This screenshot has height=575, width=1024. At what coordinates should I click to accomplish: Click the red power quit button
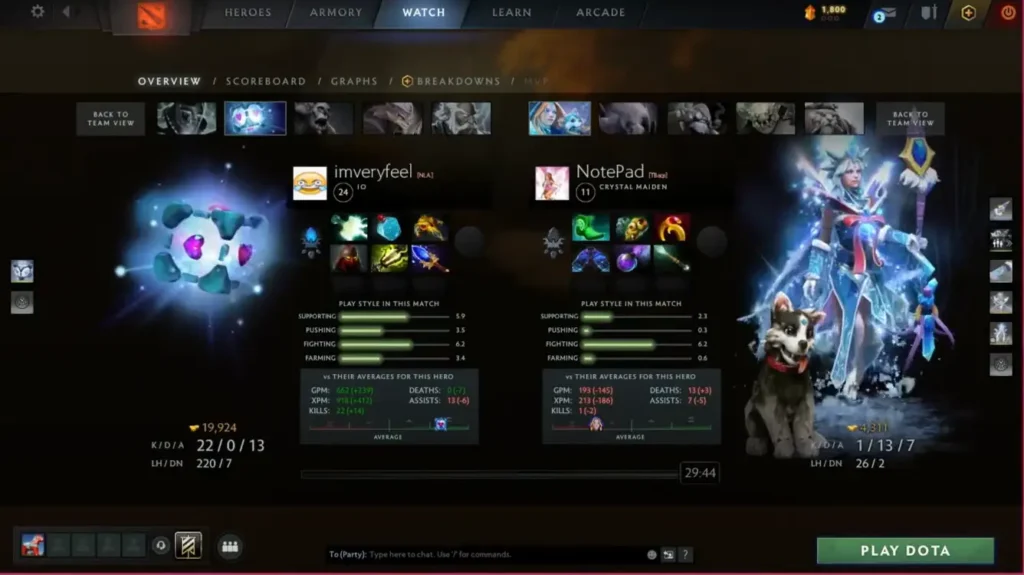[1007, 13]
